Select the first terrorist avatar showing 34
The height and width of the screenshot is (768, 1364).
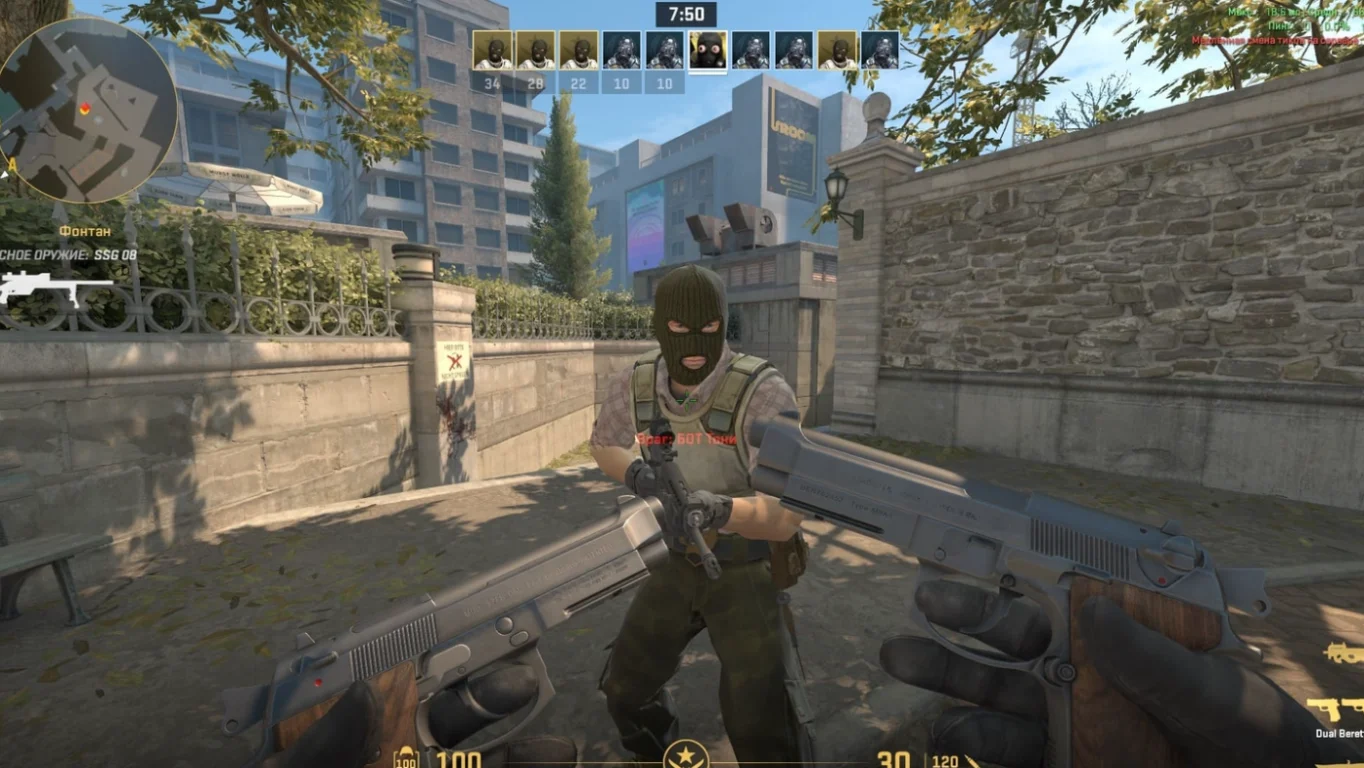point(490,48)
